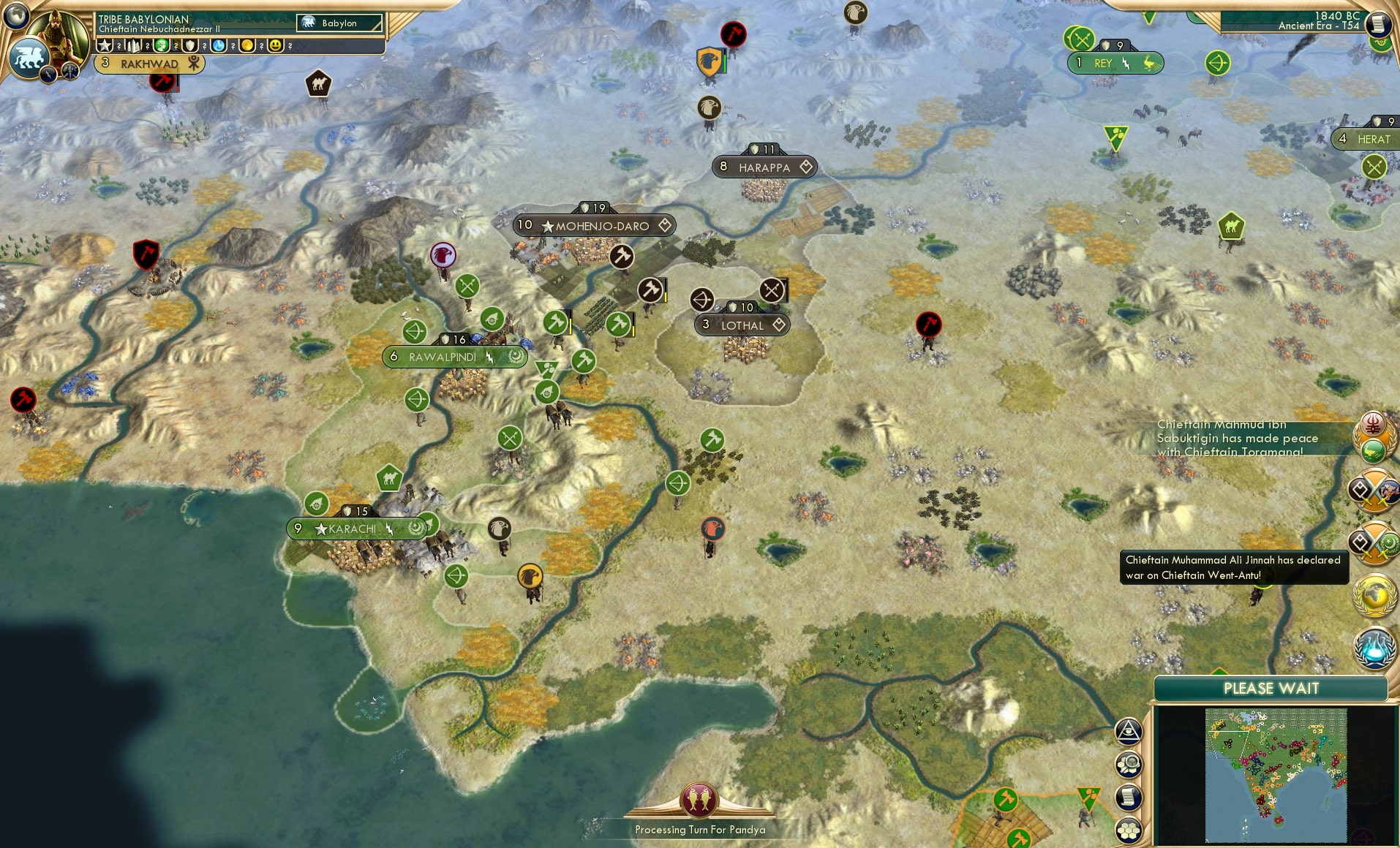Open the Muhammad Ali Jinnah war declaration notification
Image resolution: width=1400 pixels, height=848 pixels.
click(x=1232, y=568)
